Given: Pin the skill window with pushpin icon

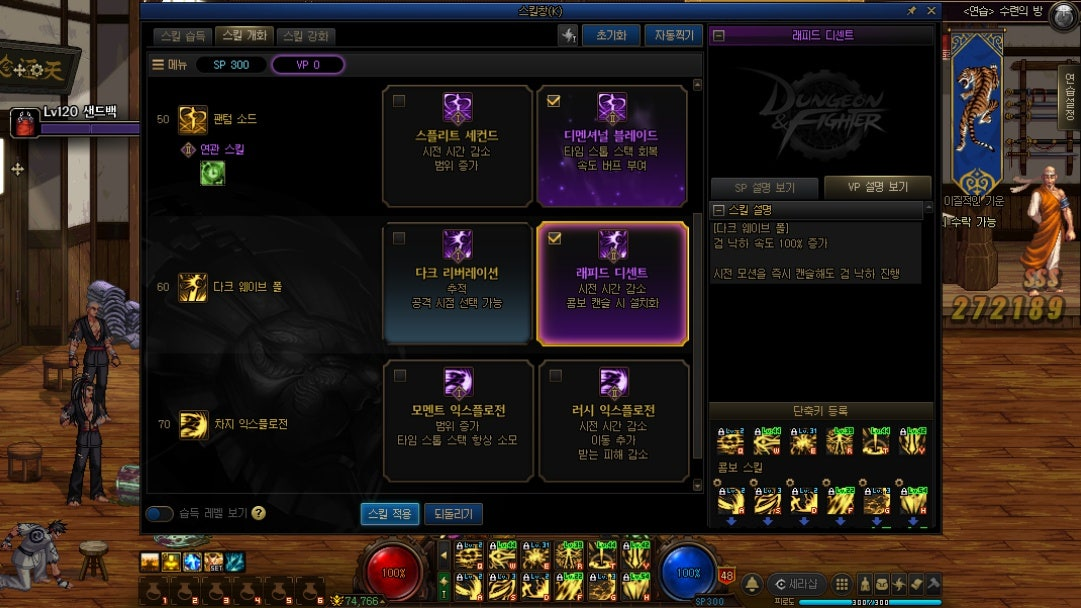Looking at the screenshot, I should (911, 11).
